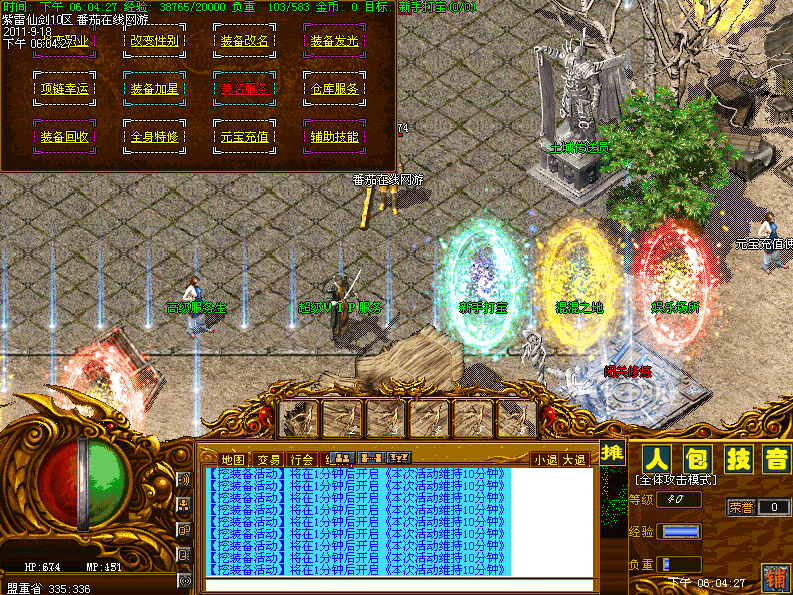This screenshot has width=793, height=595.
Task: Switch to the 交易 trade tab
Action: 268,460
